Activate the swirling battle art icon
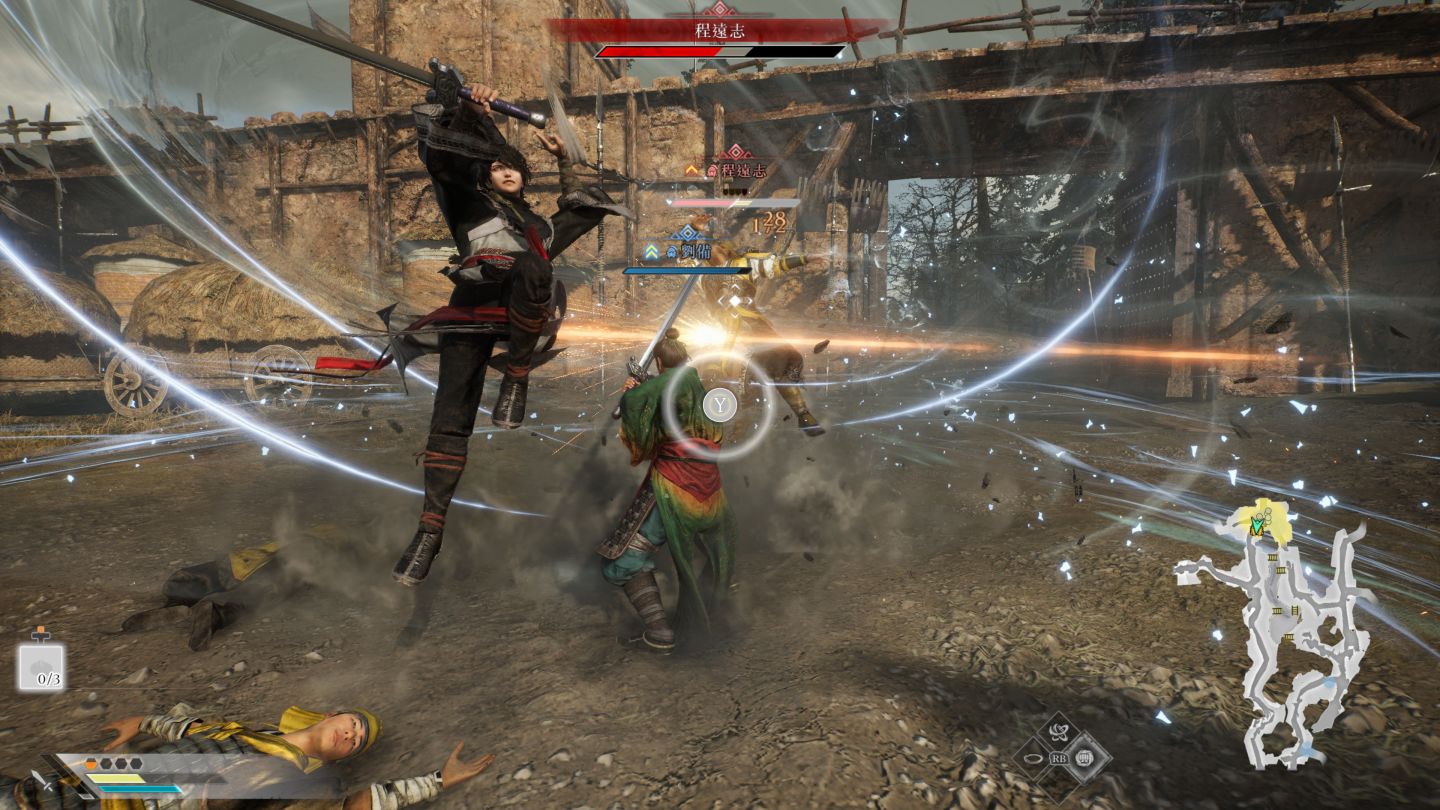The image size is (1440, 810). click(x=1058, y=732)
